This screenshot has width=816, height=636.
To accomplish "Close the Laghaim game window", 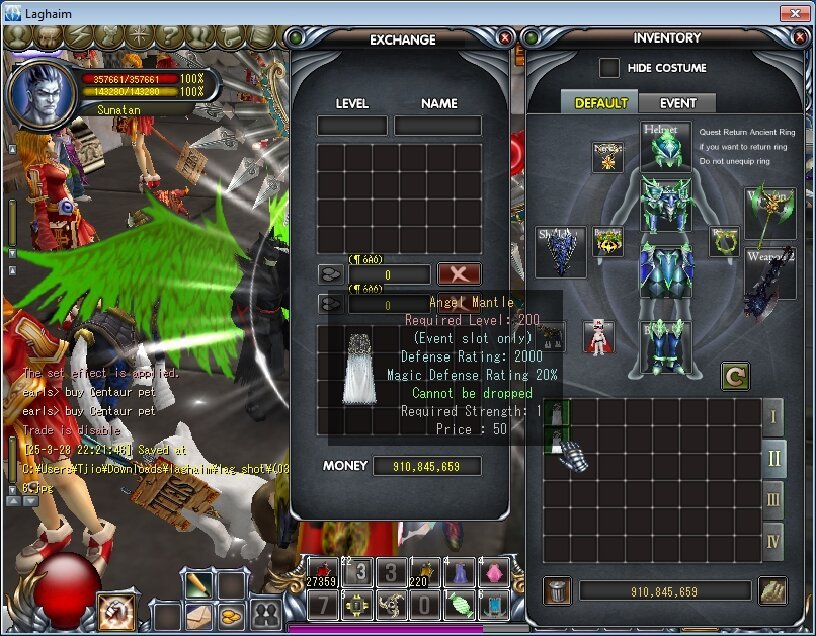I will (795, 13).
